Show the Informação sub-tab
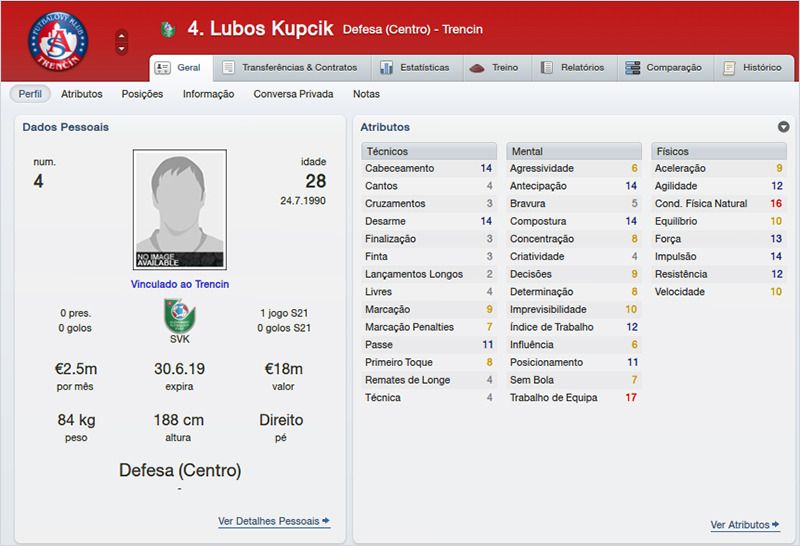This screenshot has width=800, height=546. tap(208, 94)
